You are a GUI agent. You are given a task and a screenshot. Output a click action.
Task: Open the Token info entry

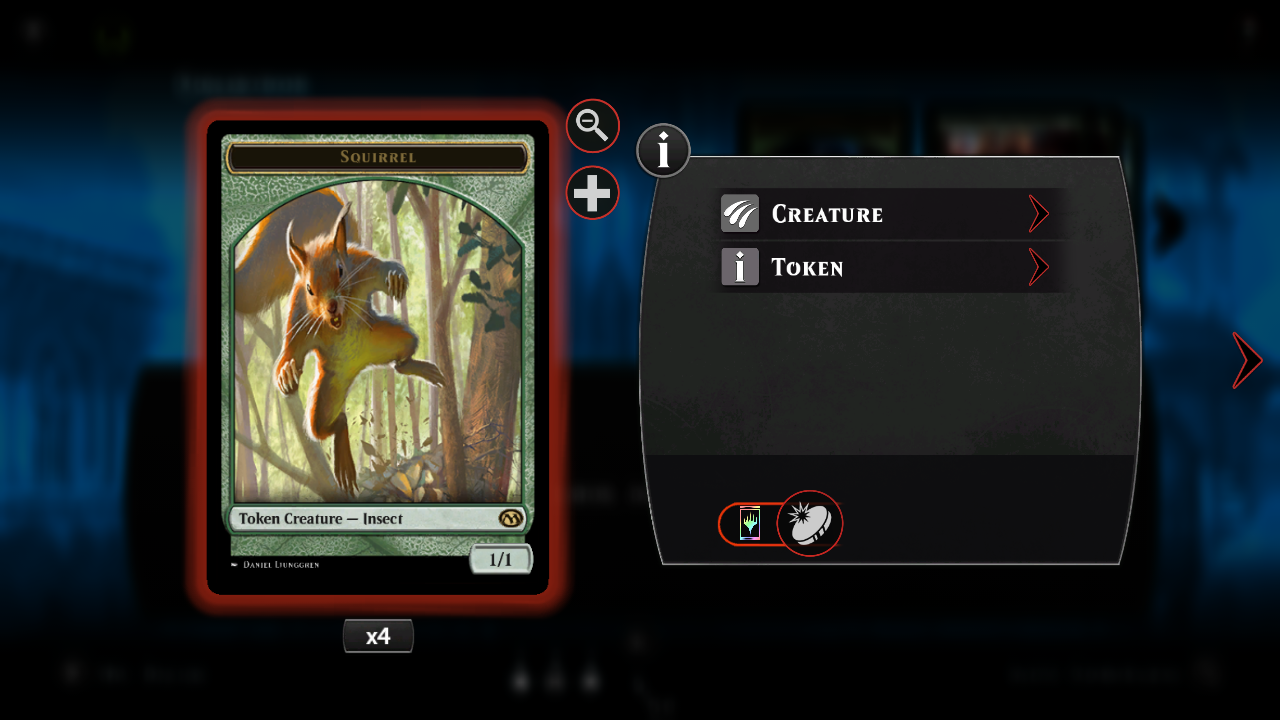tap(886, 267)
